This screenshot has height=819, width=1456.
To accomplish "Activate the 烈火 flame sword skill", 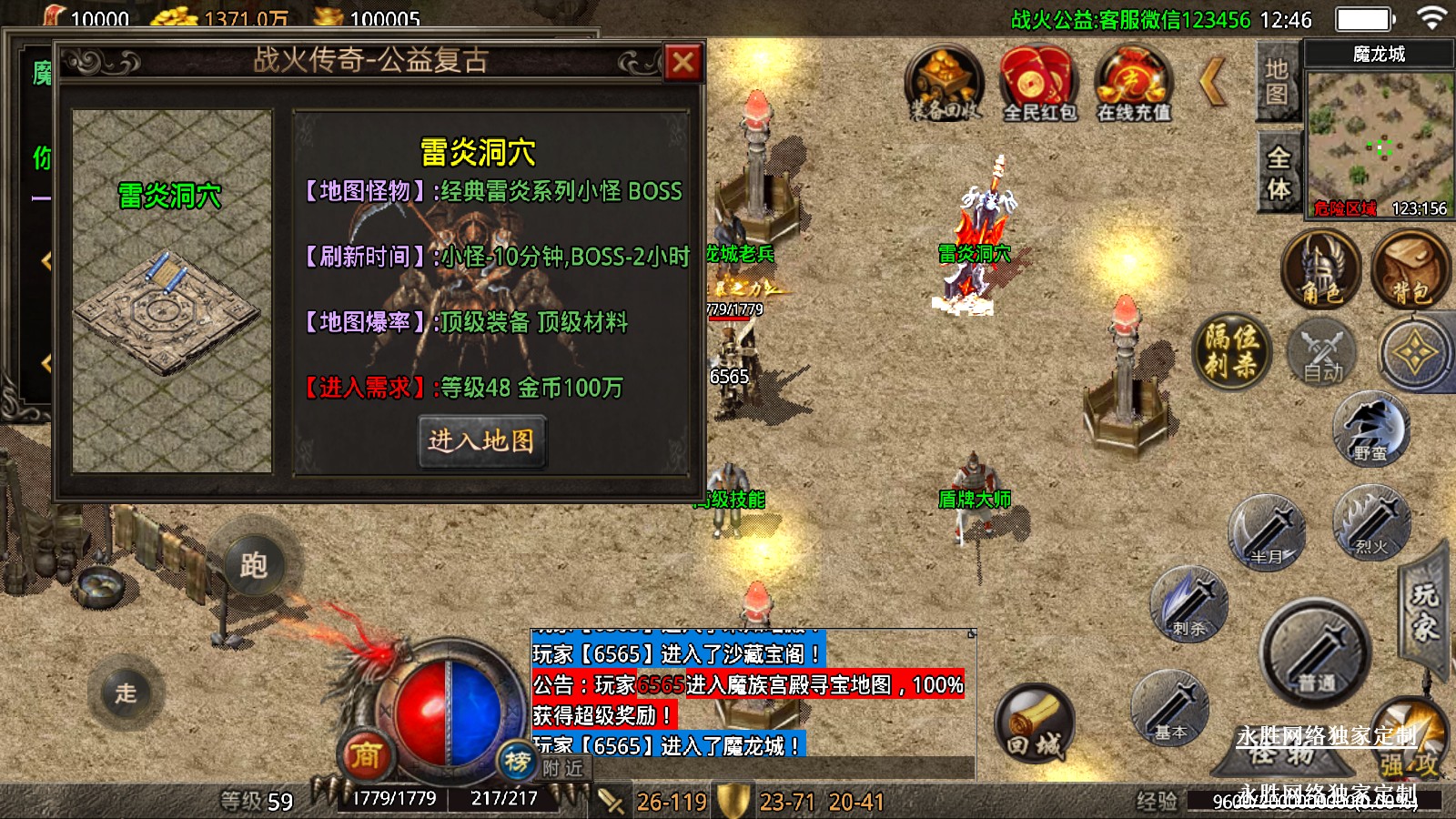I will pos(1370,521).
